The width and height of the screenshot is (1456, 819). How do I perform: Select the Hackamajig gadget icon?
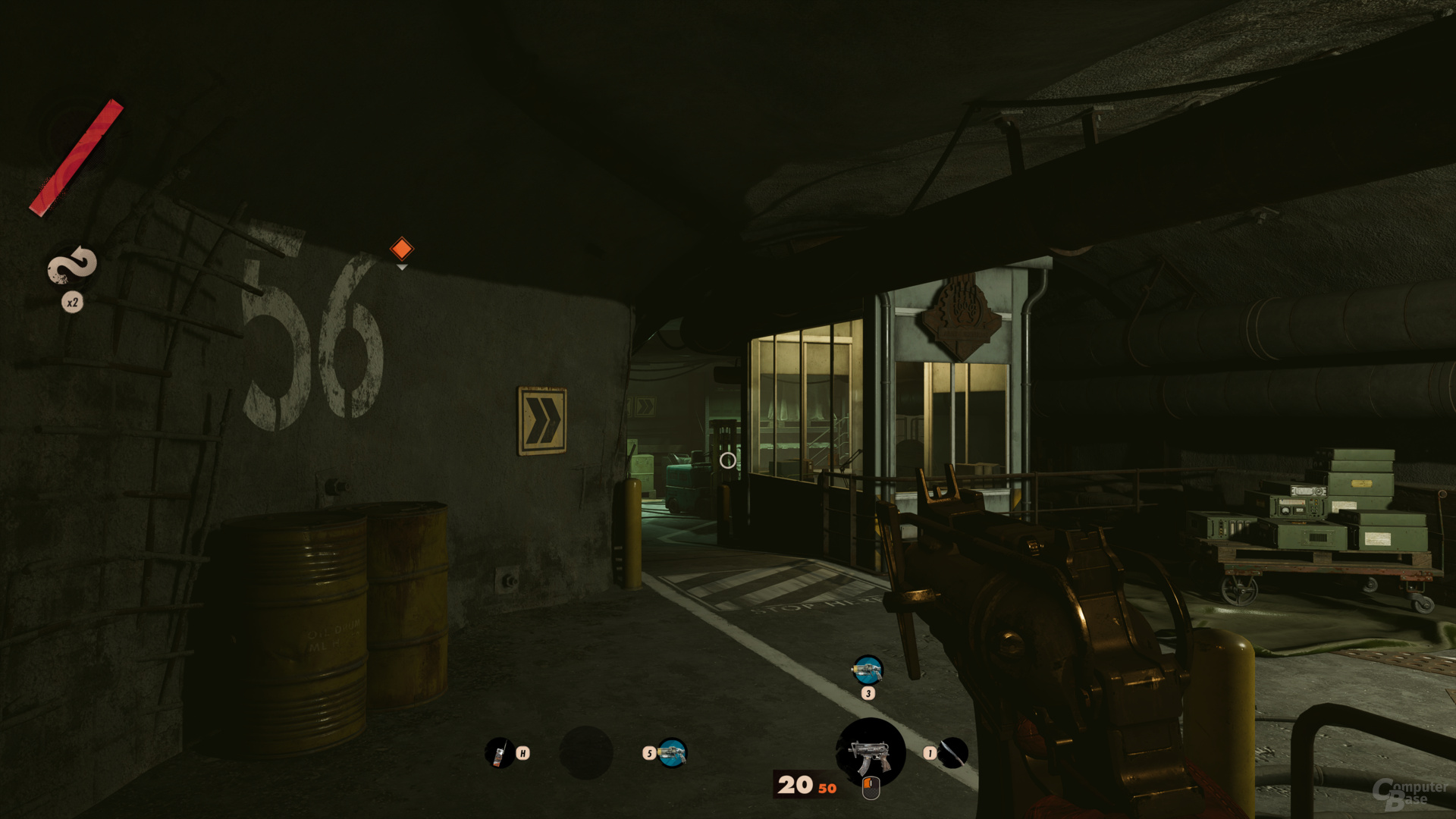tap(499, 753)
